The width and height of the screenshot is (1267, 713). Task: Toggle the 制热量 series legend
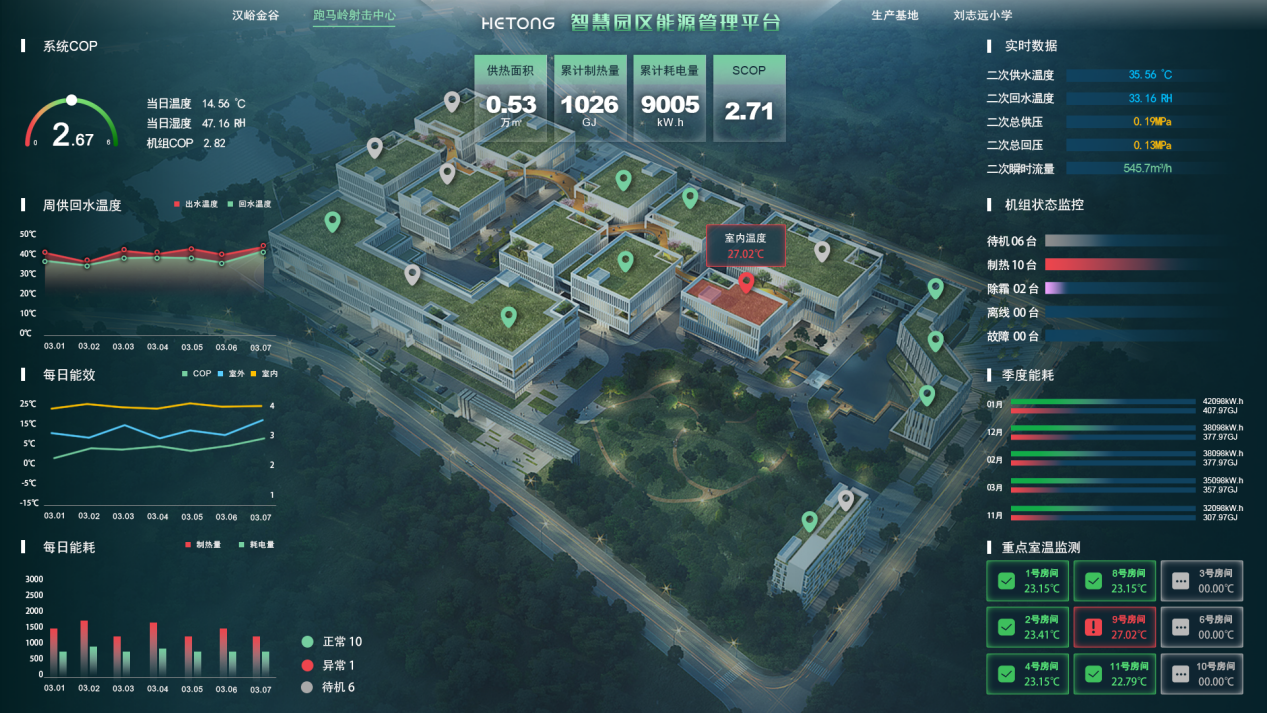click(x=203, y=545)
